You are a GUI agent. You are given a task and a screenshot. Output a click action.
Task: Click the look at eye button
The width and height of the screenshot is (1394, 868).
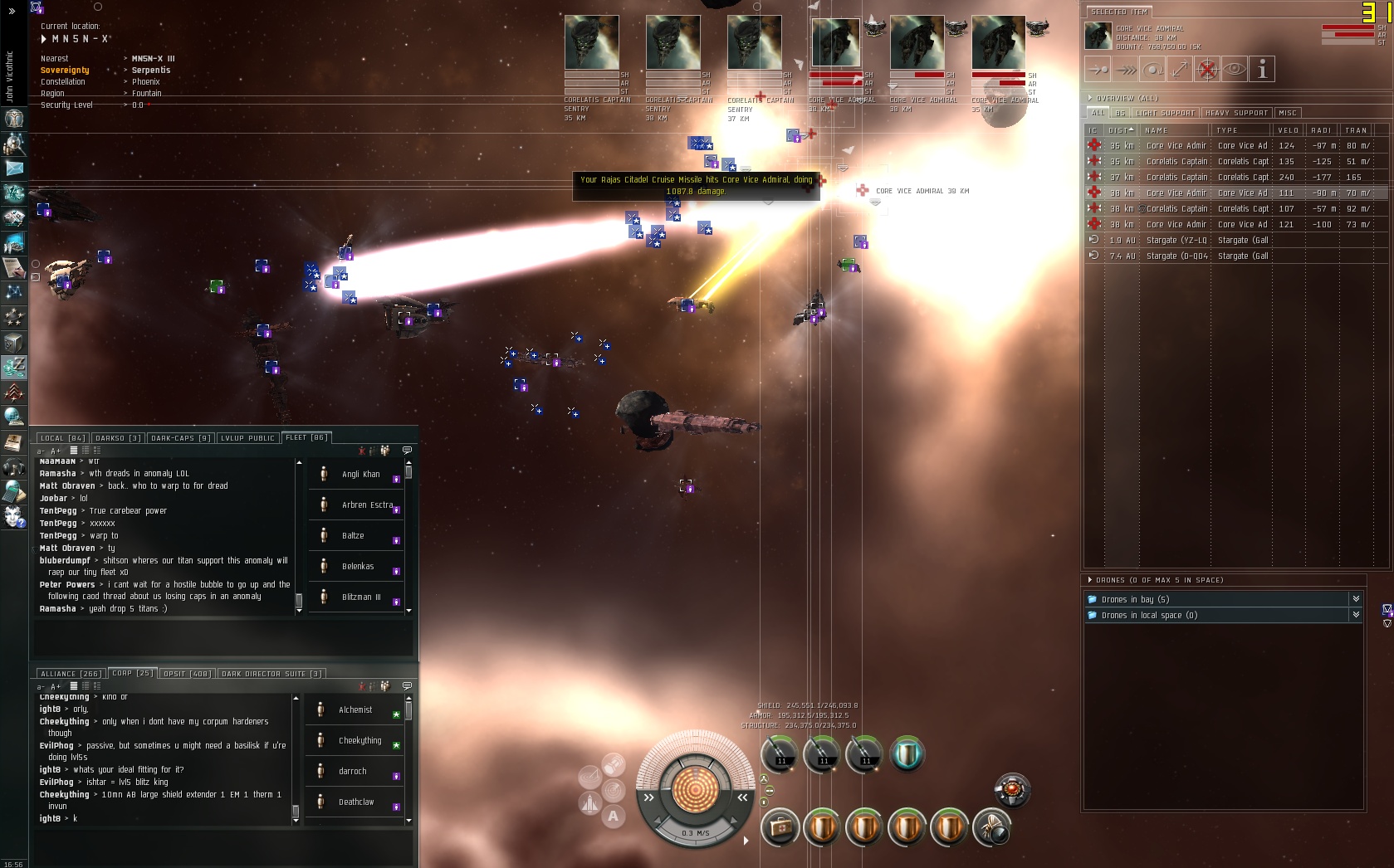[1235, 70]
